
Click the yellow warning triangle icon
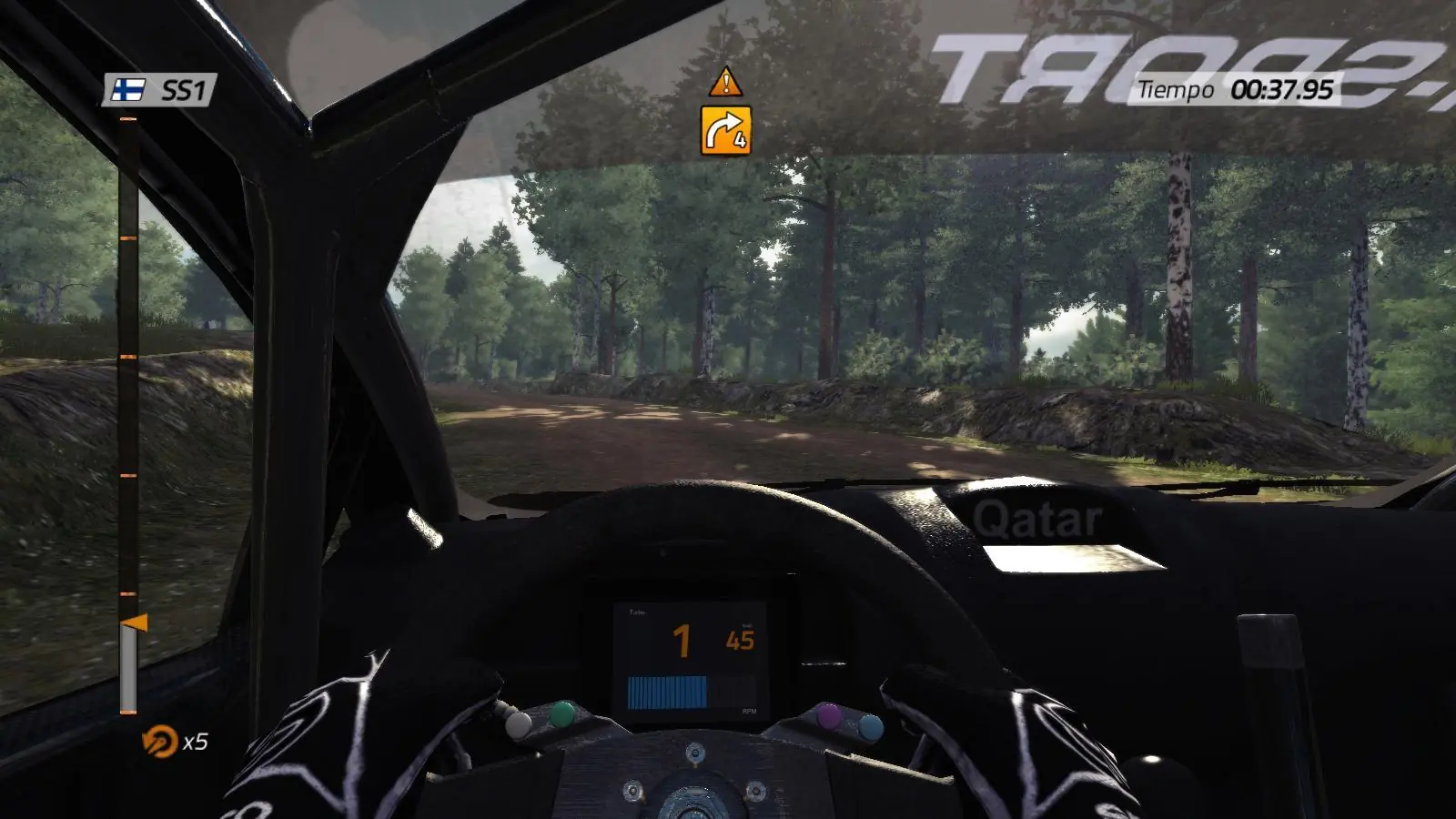pyautogui.click(x=725, y=82)
